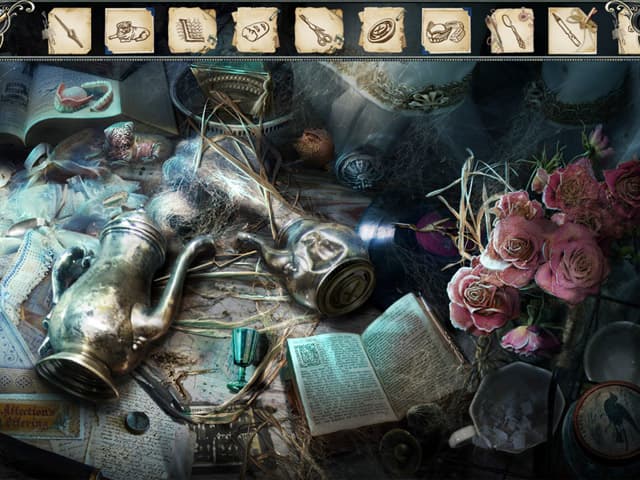The width and height of the screenshot is (640, 480).
Task: Pick the spoon sketch card
Action: 509,30
